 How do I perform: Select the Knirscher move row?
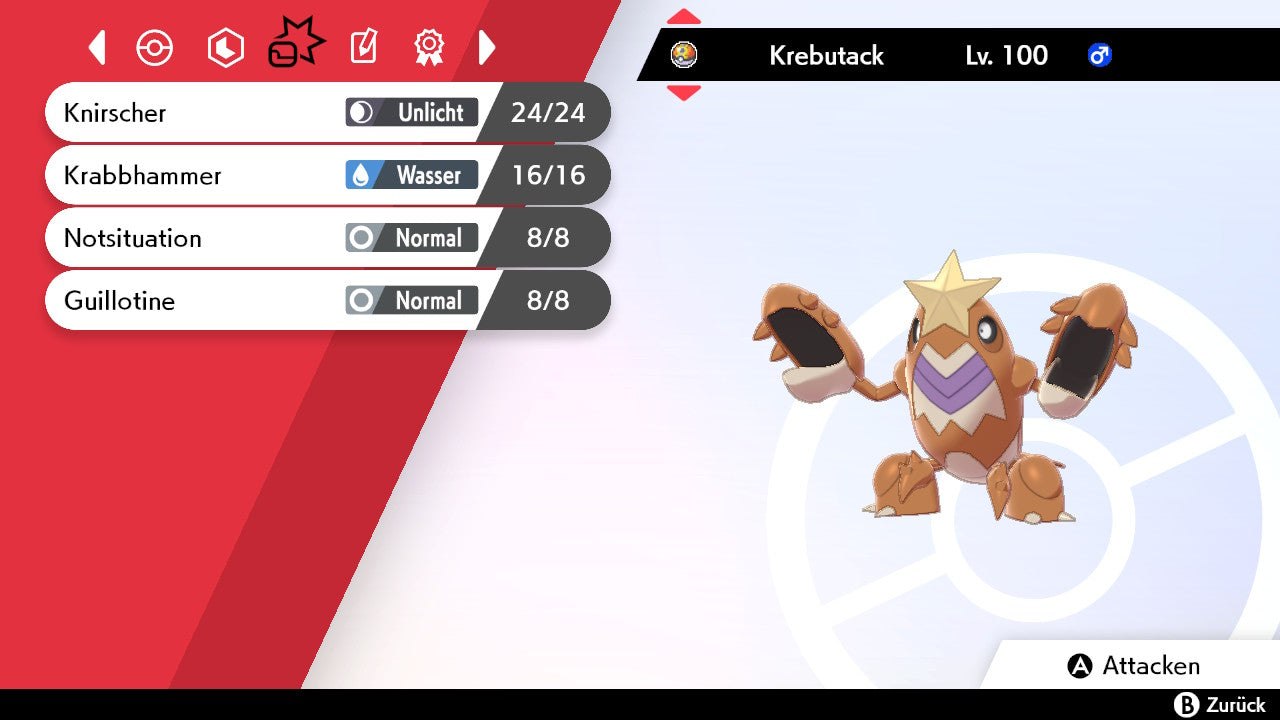[x=326, y=113]
